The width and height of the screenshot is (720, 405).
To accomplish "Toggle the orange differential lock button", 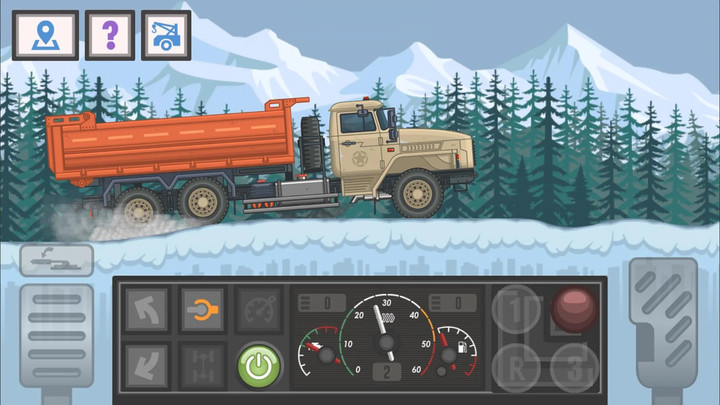I will point(201,310).
